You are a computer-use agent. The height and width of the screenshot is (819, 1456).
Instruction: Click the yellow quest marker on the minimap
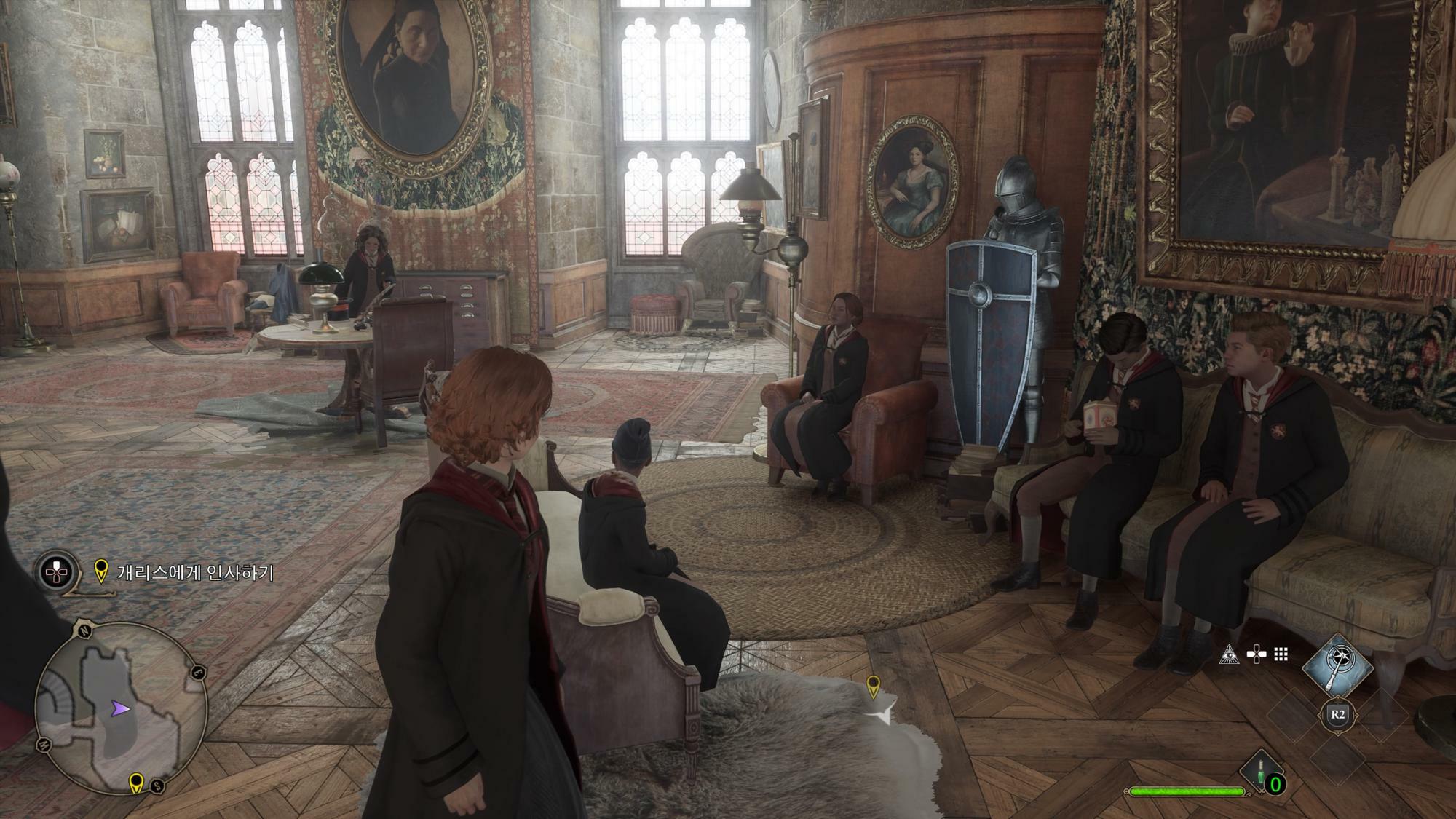tap(135, 783)
